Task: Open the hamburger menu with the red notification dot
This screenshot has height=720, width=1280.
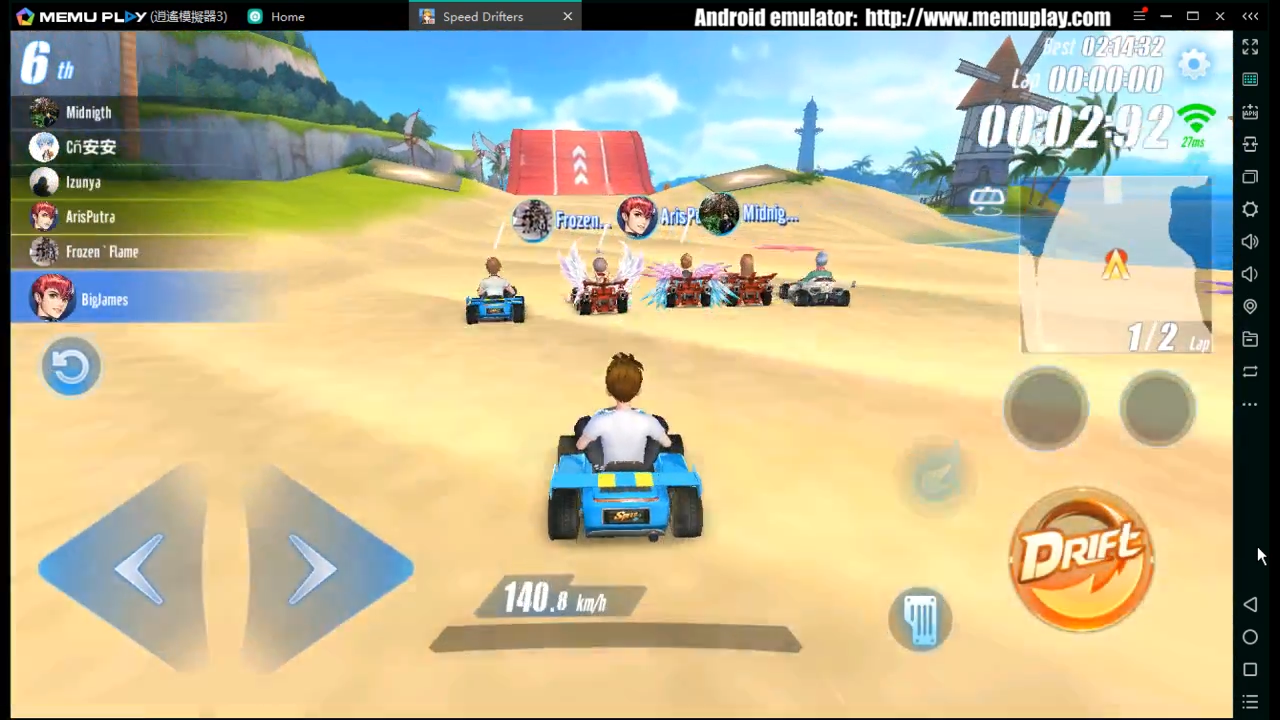Action: [1139, 16]
